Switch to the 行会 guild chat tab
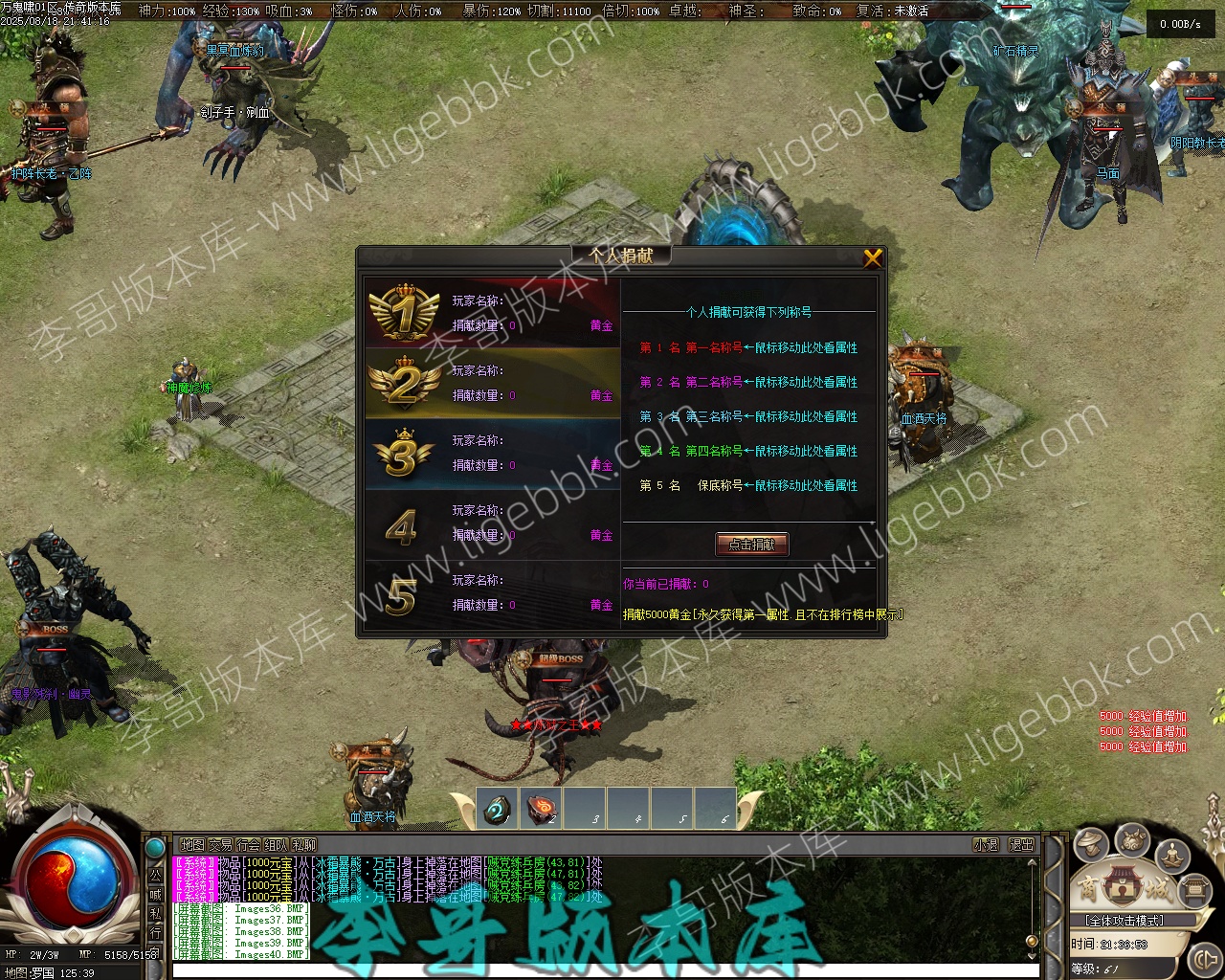The width and height of the screenshot is (1225, 980). click(x=249, y=845)
